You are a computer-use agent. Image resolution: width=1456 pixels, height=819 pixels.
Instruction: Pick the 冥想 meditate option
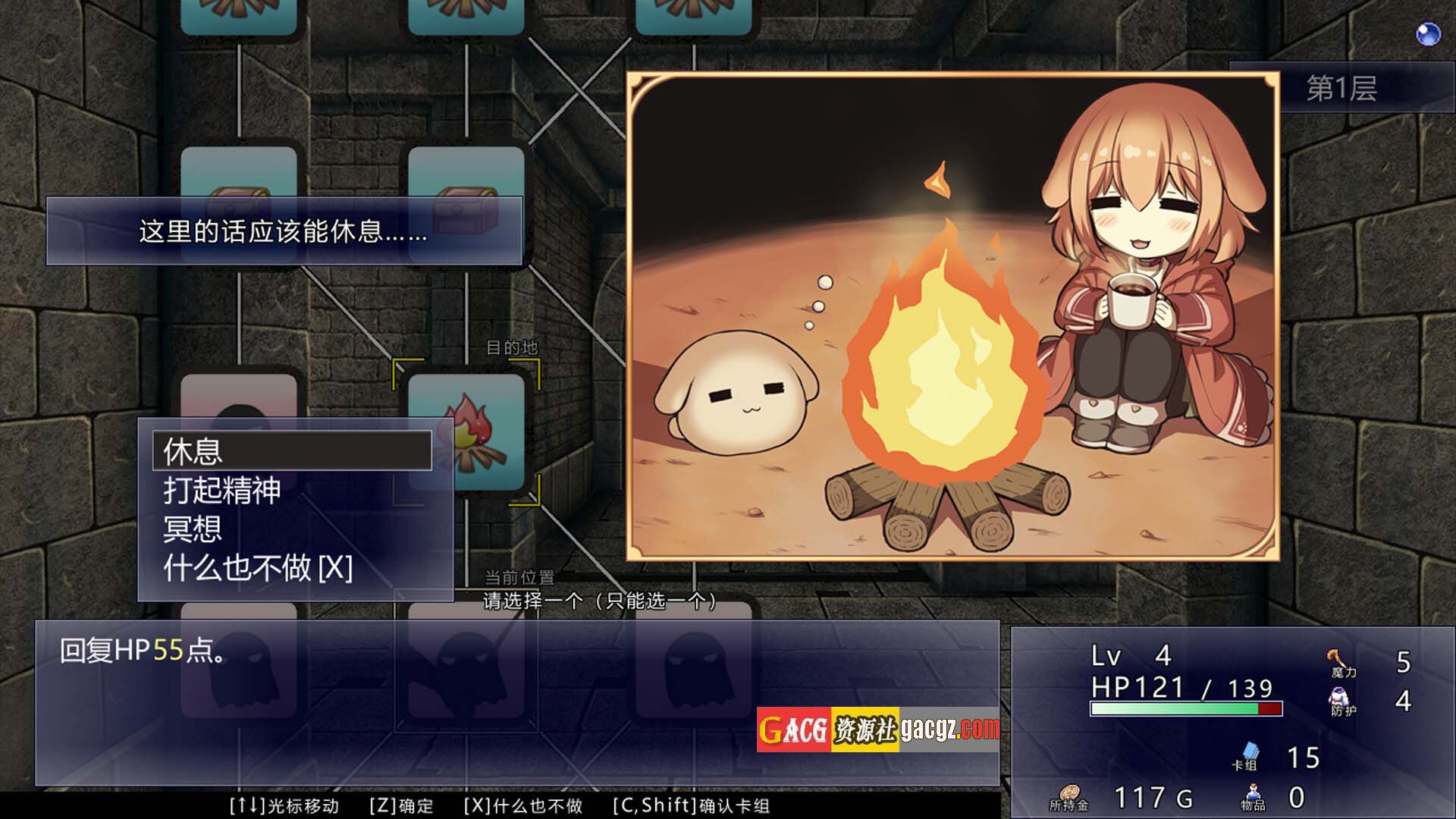[193, 529]
